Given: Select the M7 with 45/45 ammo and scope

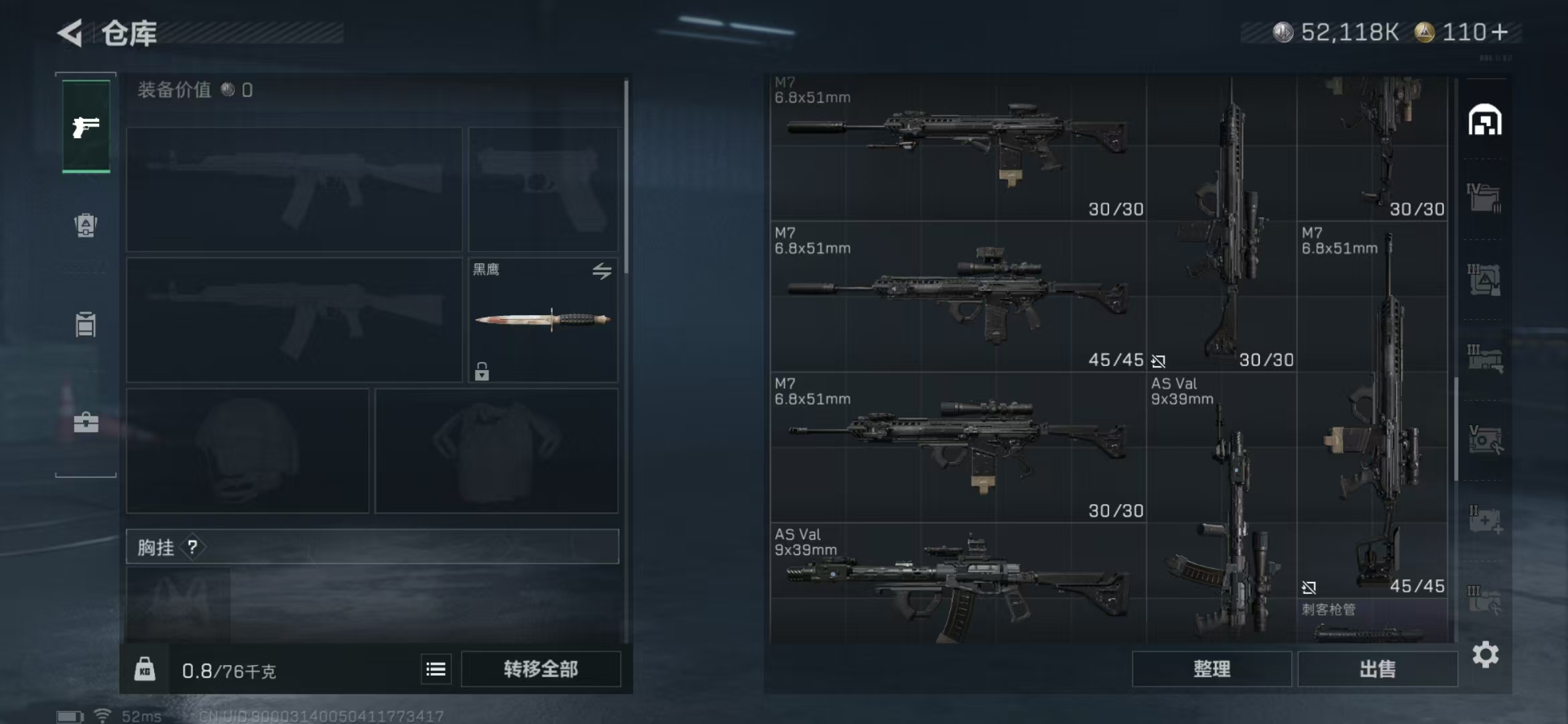Looking at the screenshot, I should (957, 296).
